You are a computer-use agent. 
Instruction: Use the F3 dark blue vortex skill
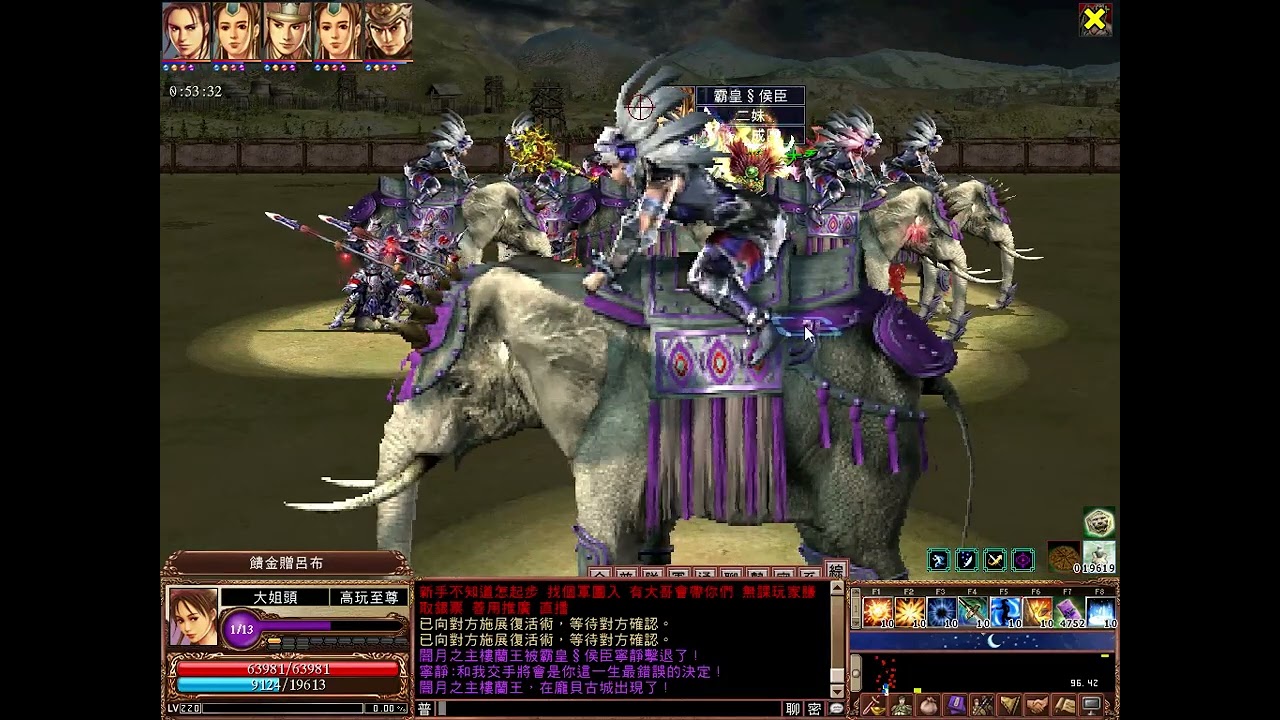[x=941, y=611]
